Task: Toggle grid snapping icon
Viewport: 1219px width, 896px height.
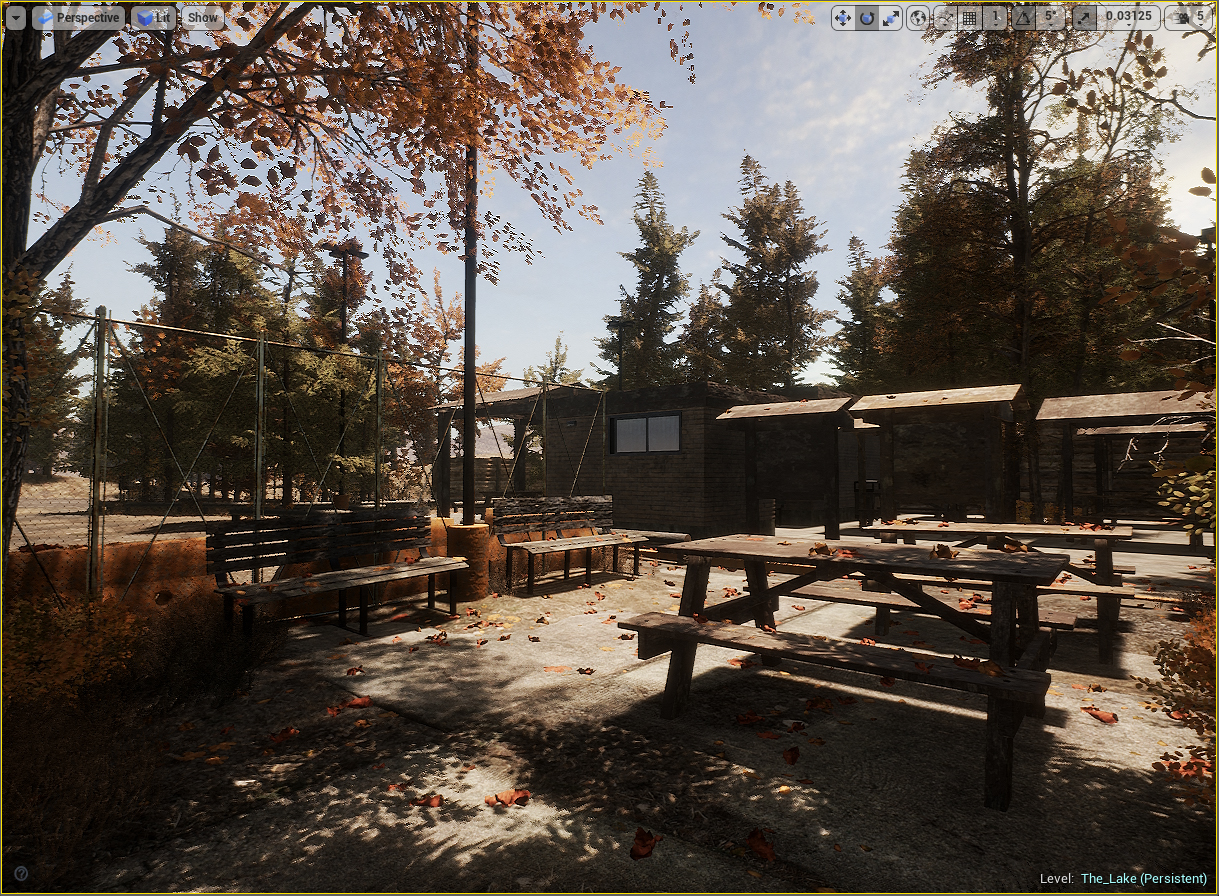Action: point(969,17)
